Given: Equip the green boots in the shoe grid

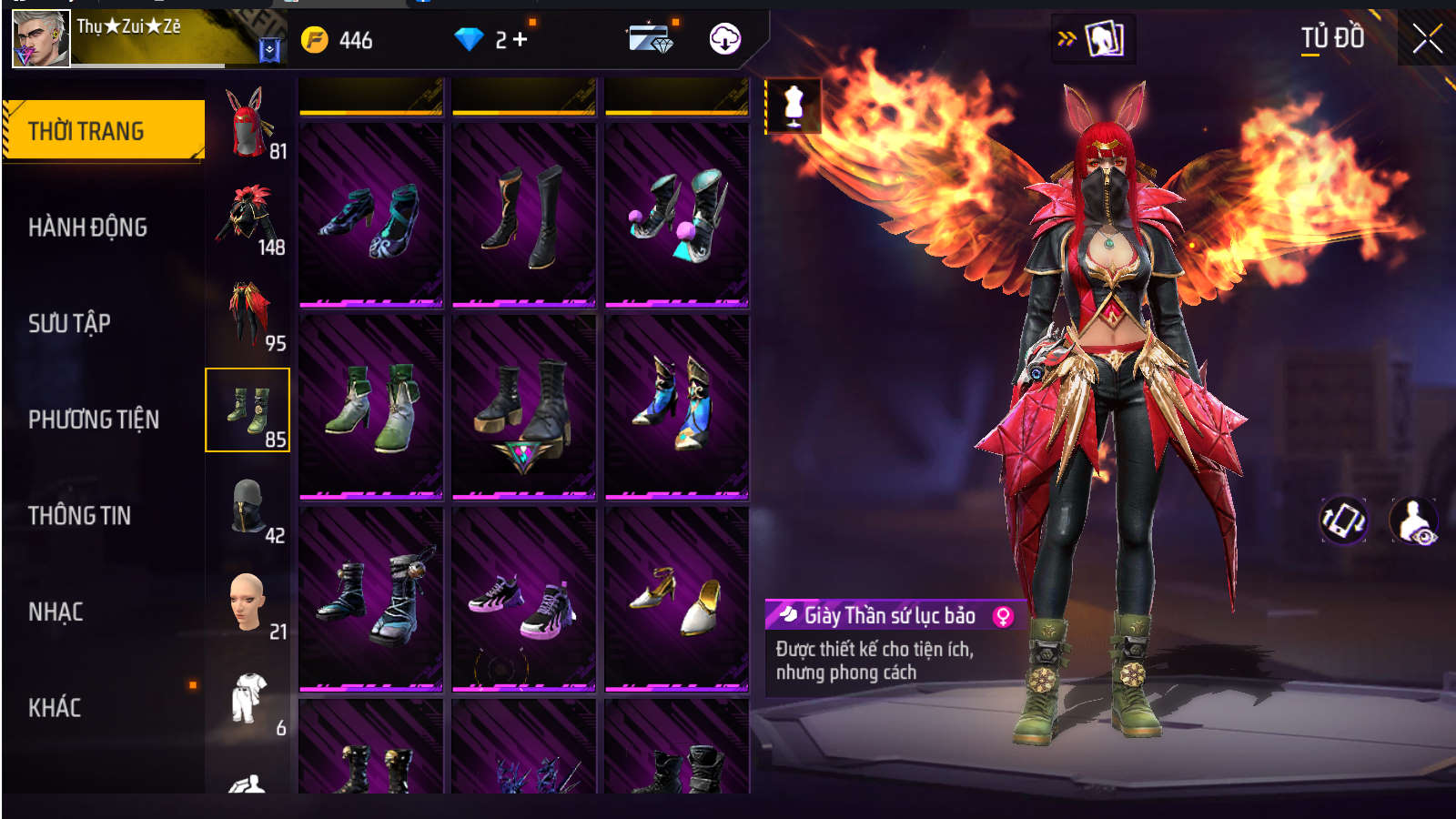Looking at the screenshot, I should pyautogui.click(x=371, y=407).
